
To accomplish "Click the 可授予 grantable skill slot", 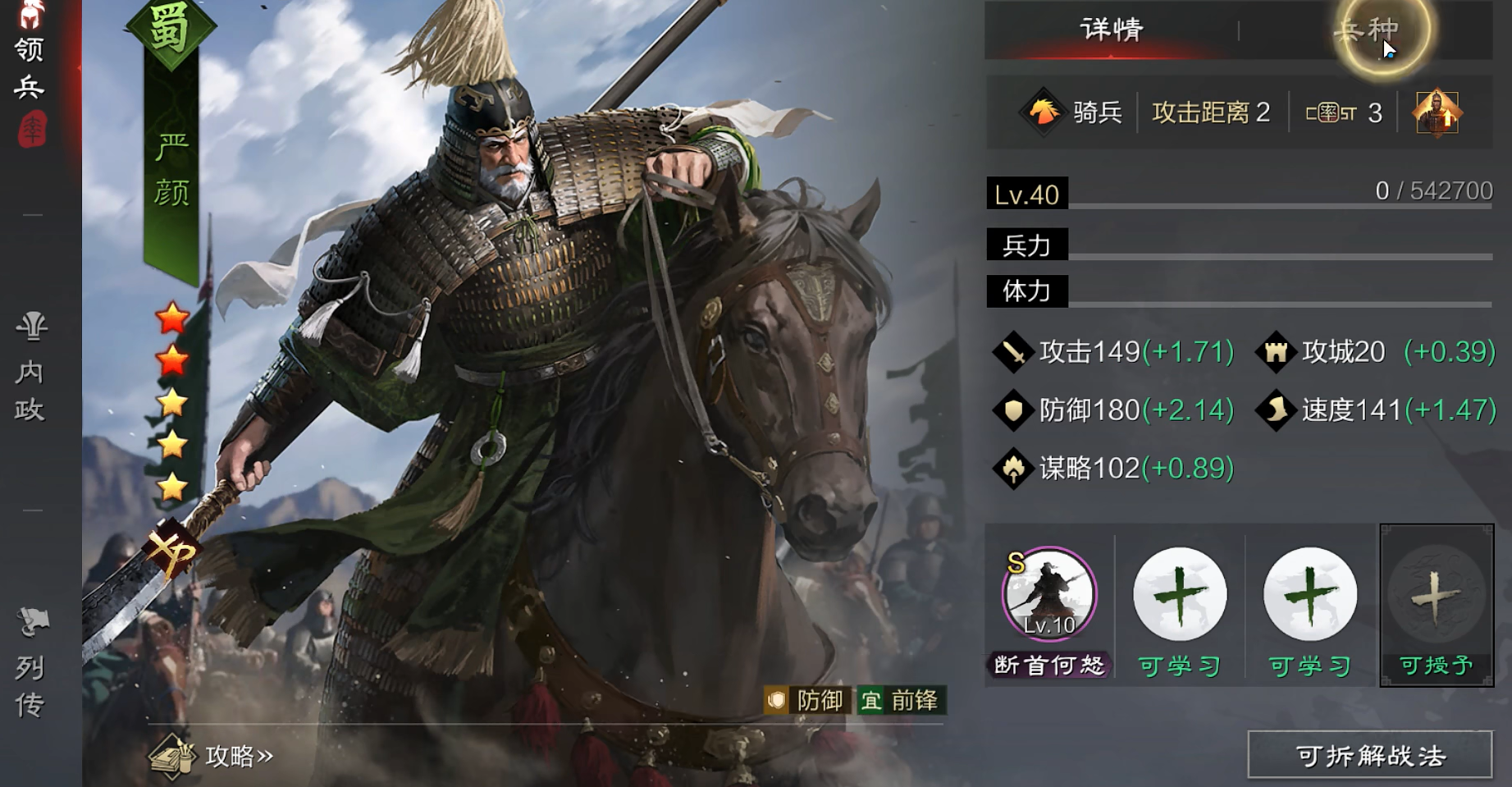I will click(1436, 604).
